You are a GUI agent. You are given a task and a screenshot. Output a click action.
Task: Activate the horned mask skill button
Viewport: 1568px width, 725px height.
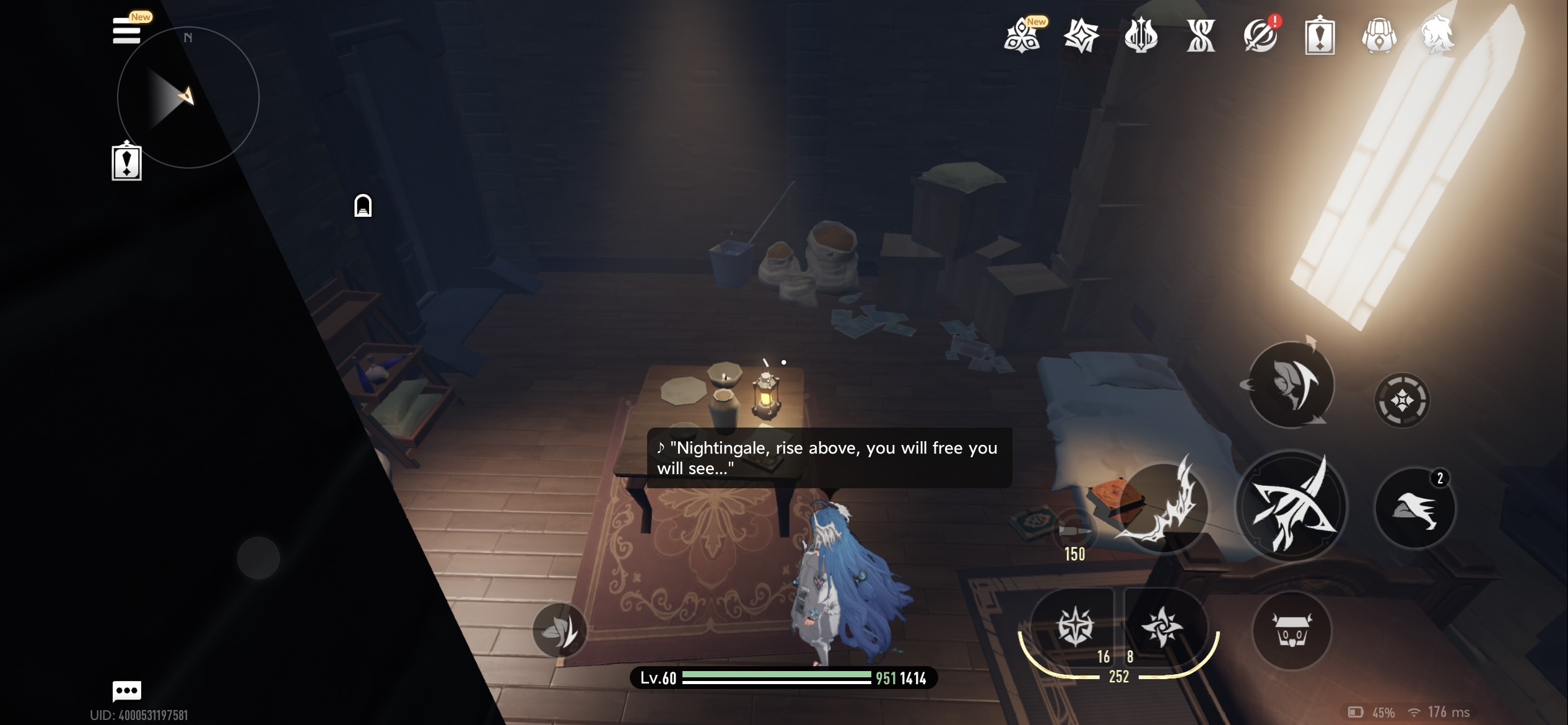click(1291, 385)
